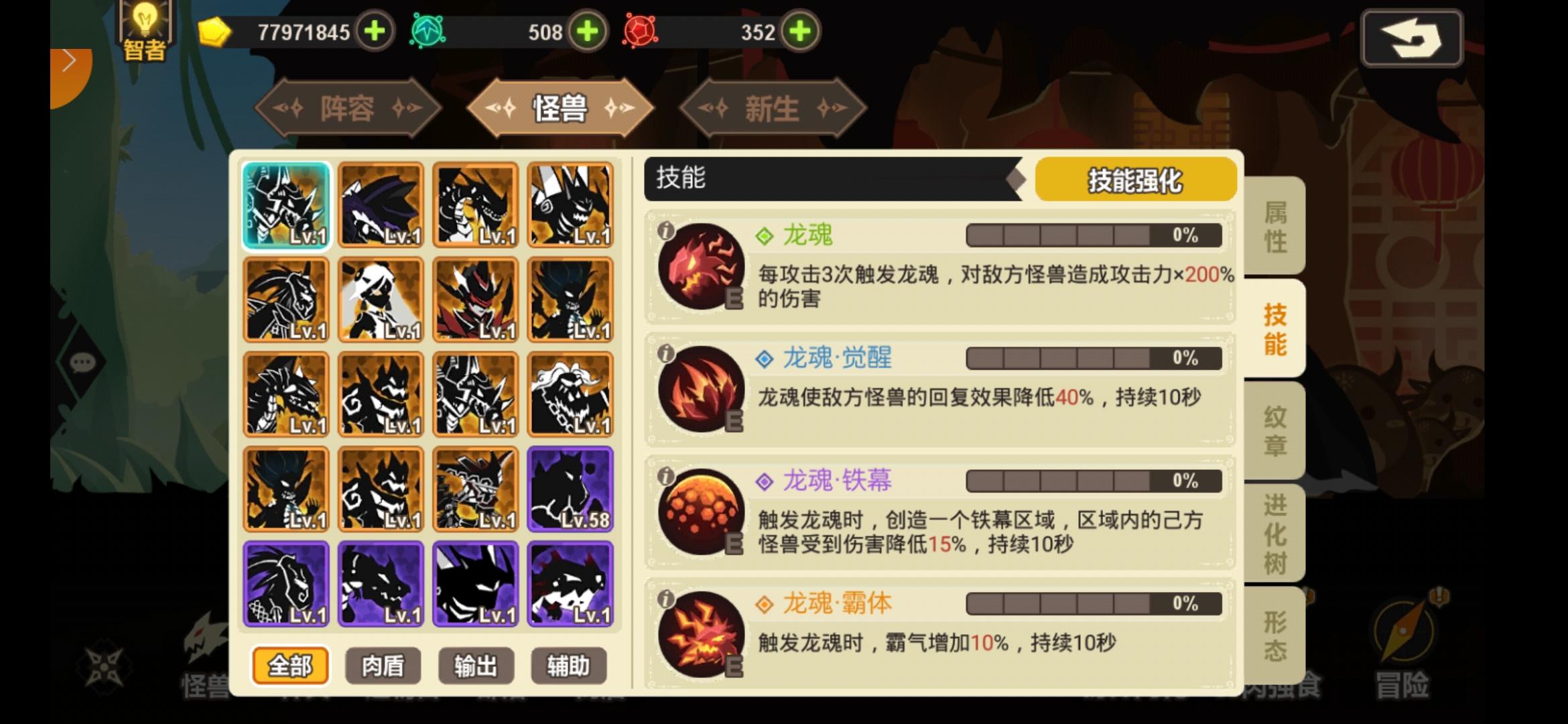Tap the back arrow in top right
This screenshot has height=724, width=1568.
(x=1411, y=38)
